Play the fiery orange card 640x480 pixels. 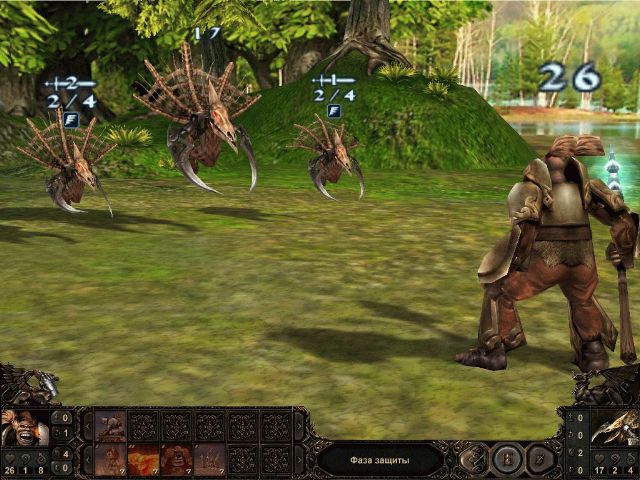(143, 458)
